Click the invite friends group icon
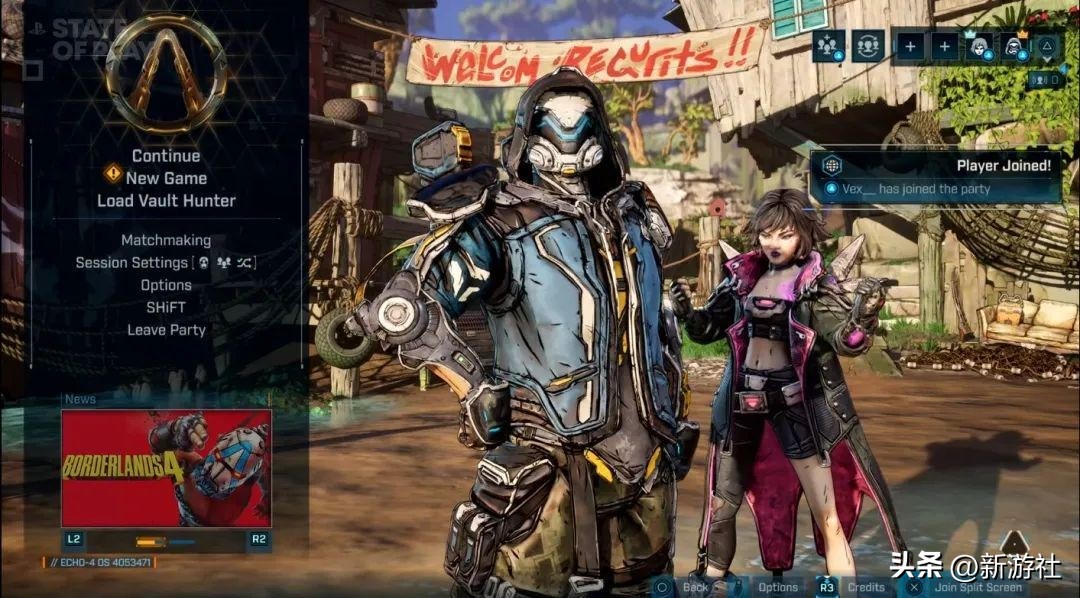1080x598 pixels. coord(829,46)
